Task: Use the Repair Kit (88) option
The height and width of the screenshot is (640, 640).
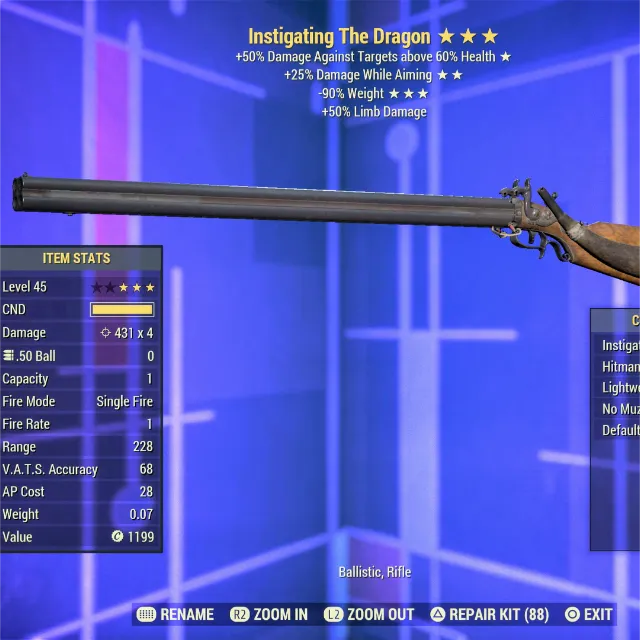Action: (x=490, y=614)
